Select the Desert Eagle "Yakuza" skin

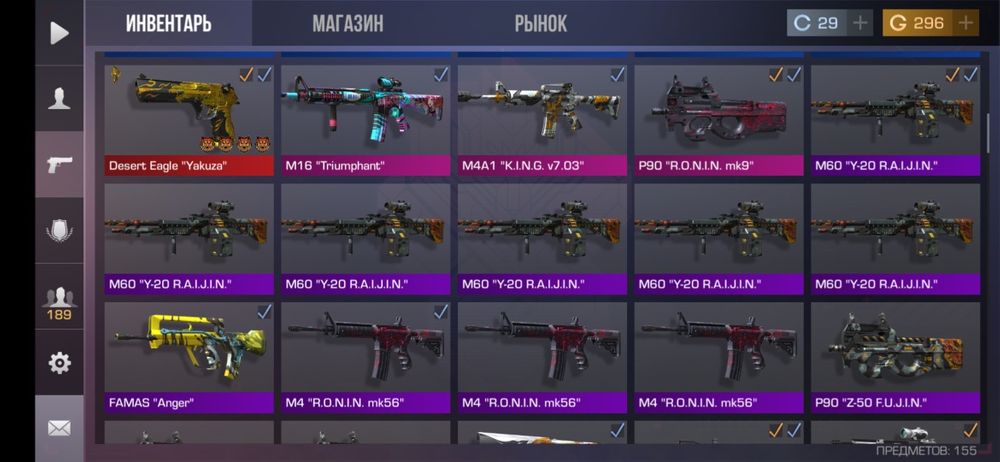(189, 119)
